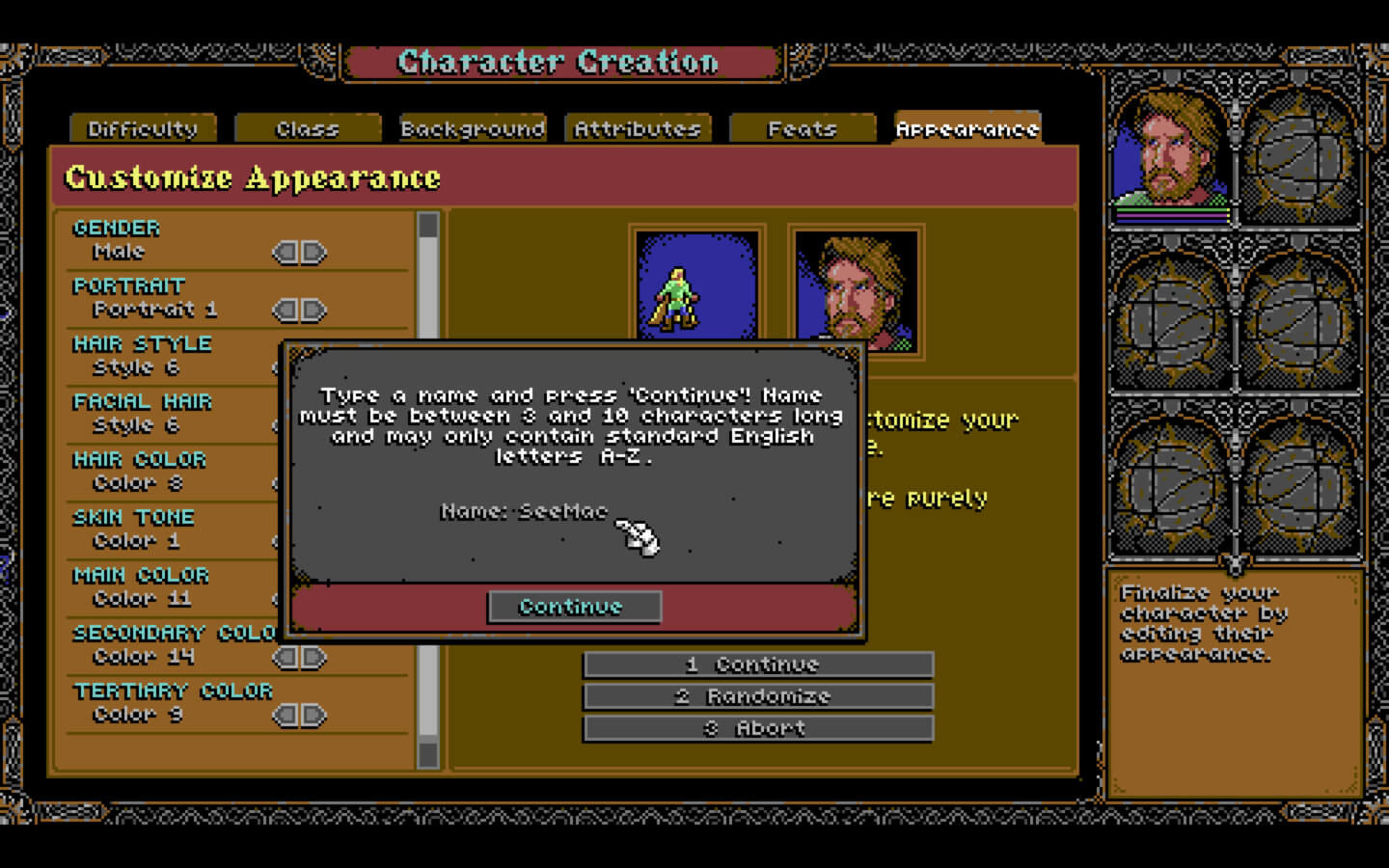This screenshot has height=868, width=1389.
Task: Show the Feats tab
Action: (x=803, y=129)
